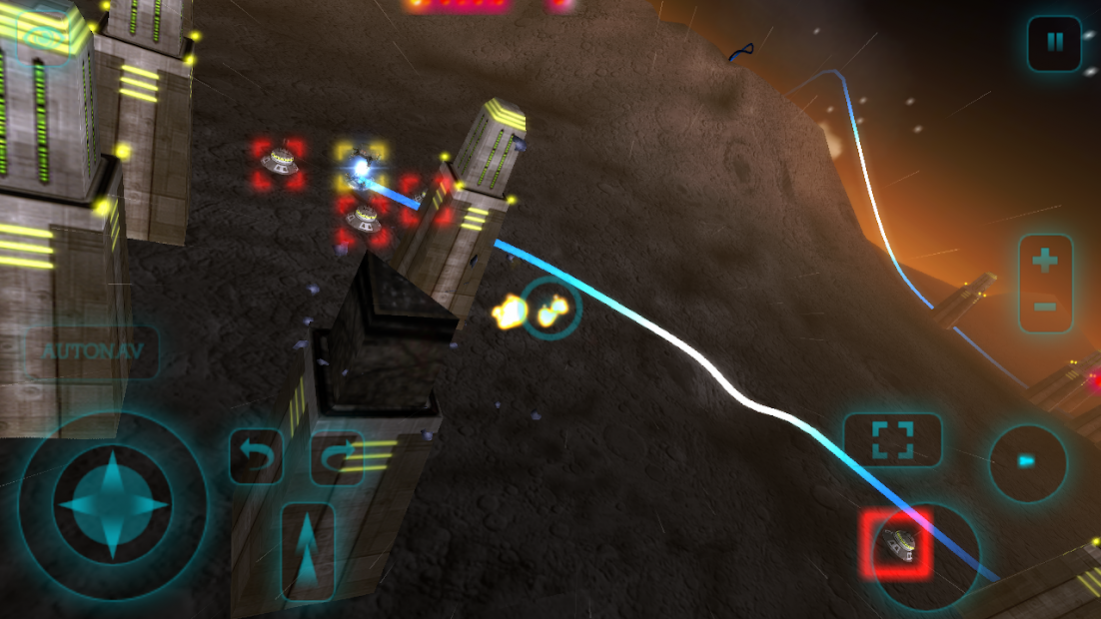Toggle the AUTONAV button
1101x619 pixels.
(x=92, y=351)
